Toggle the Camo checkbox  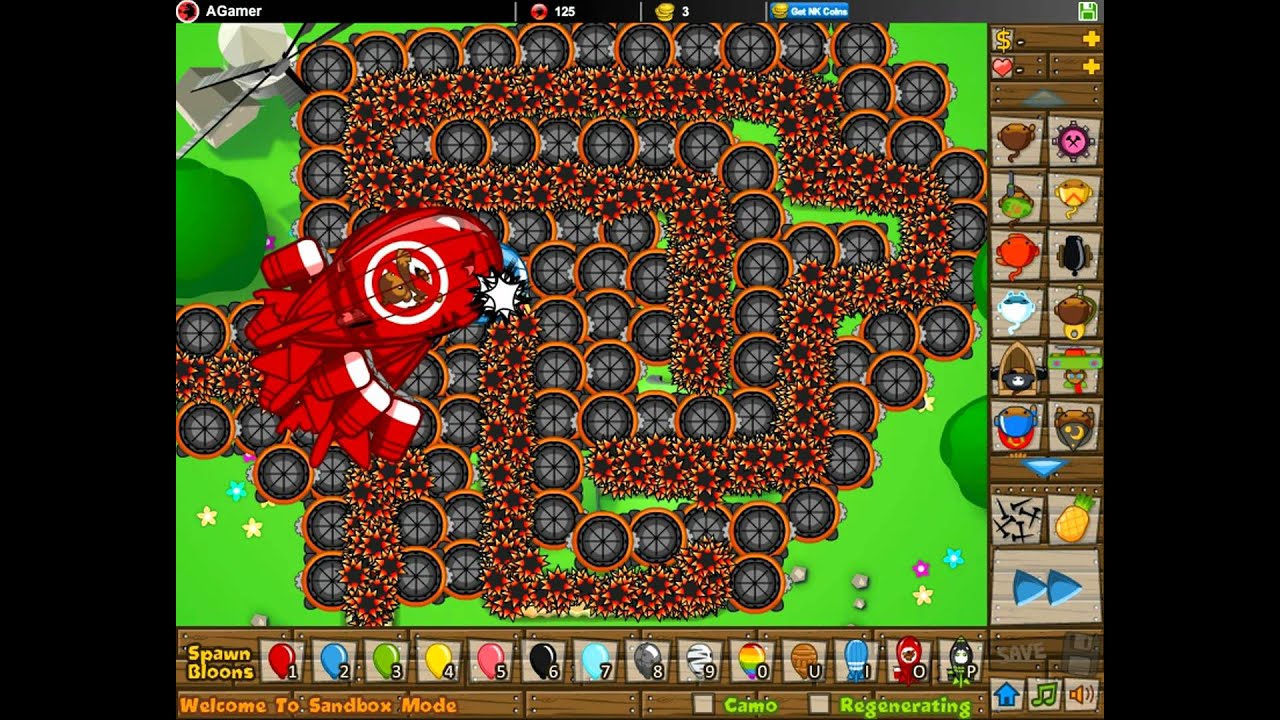[703, 704]
